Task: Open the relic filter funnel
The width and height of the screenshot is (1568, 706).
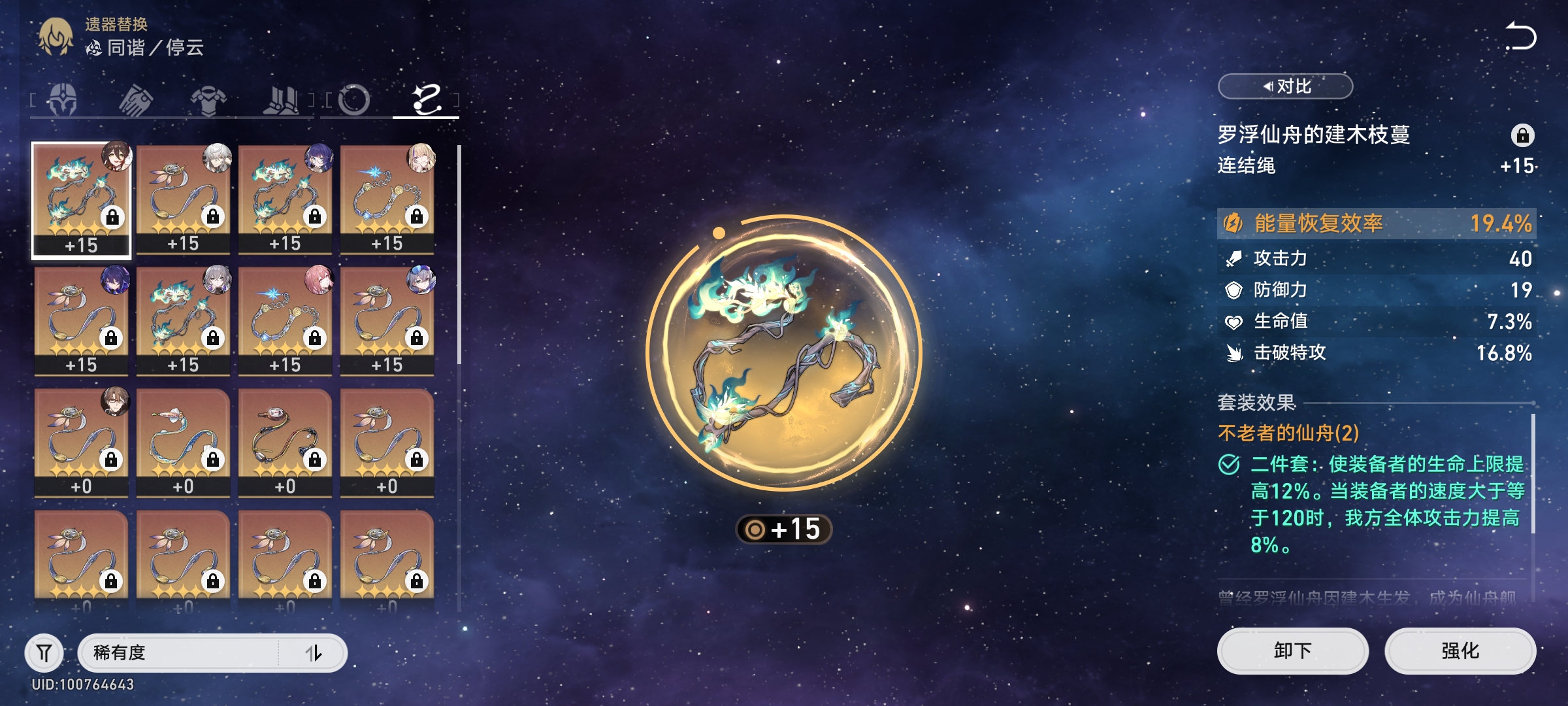Action: (44, 652)
